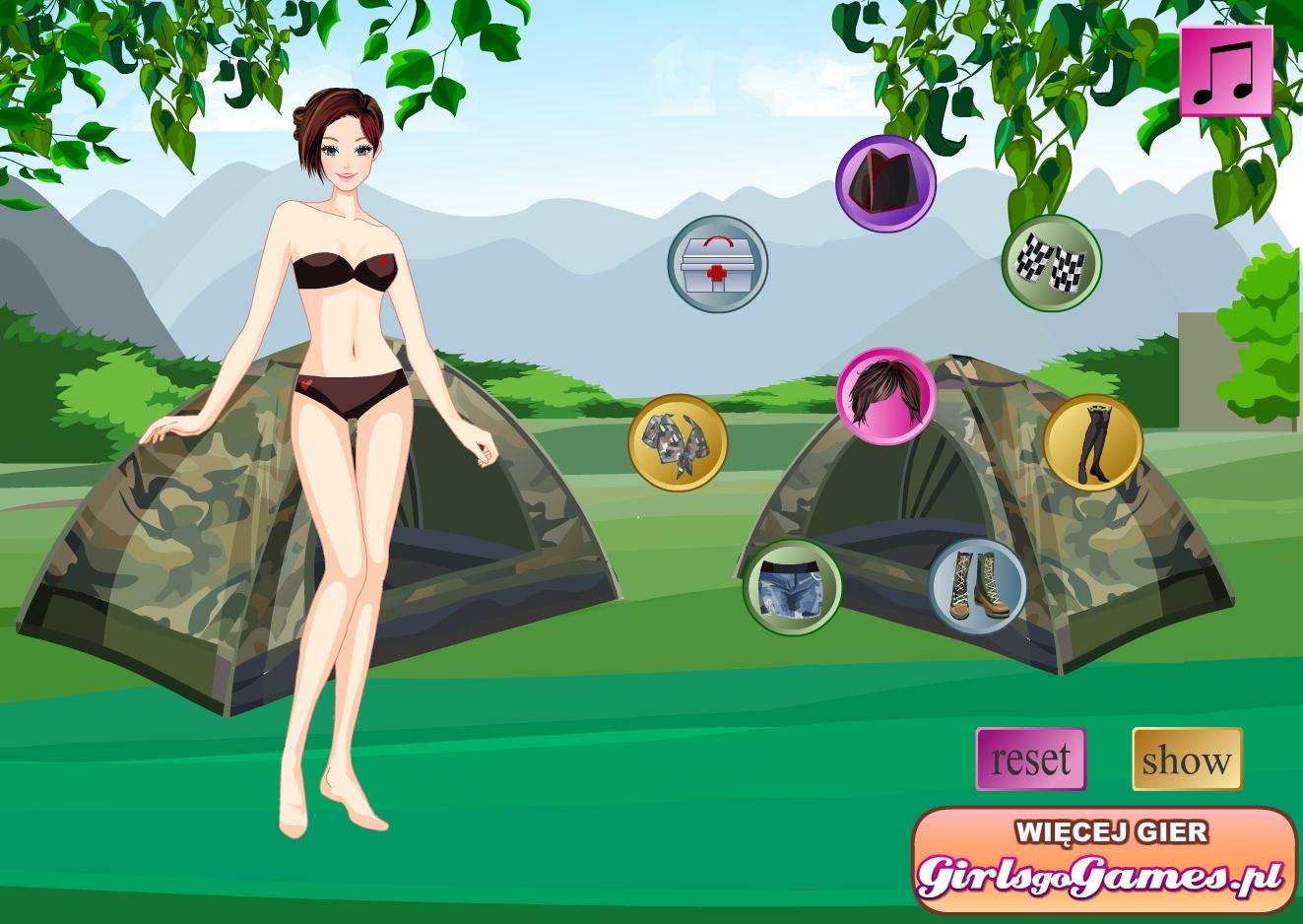Choose the first aid kit accessory icon

tap(717, 264)
